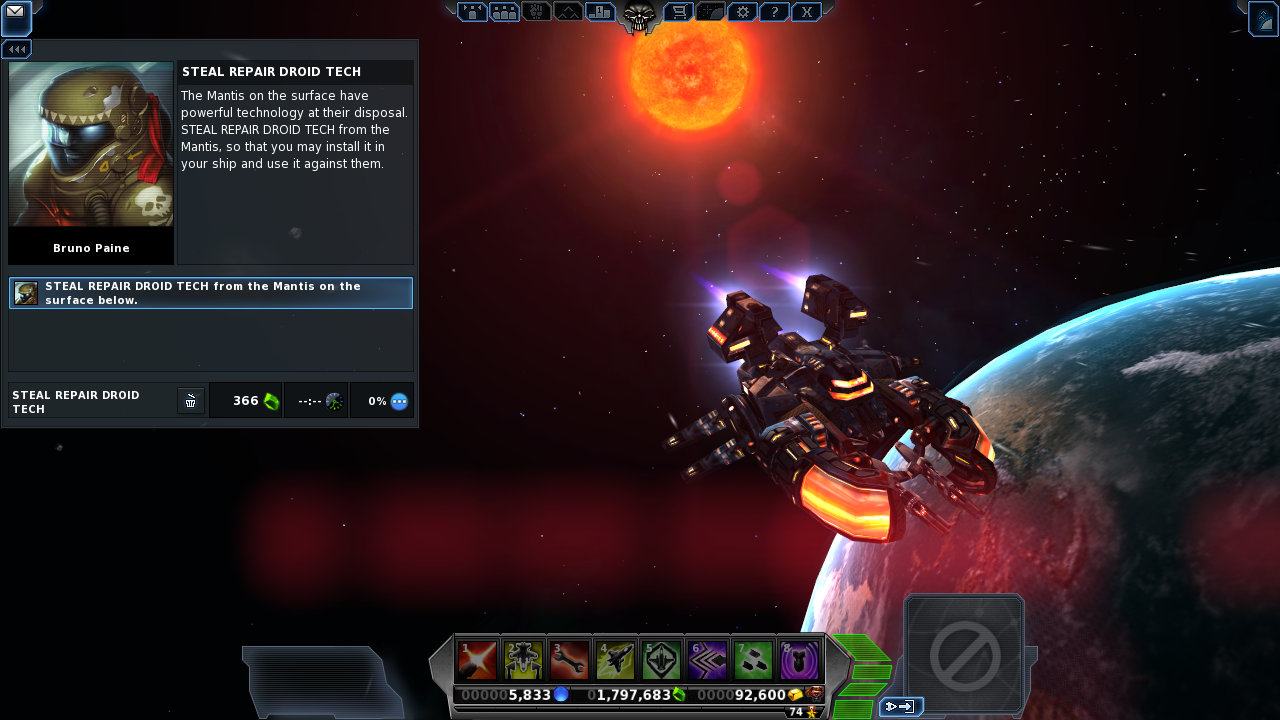
Task: Toggle the mines ability in hotbar slot 7
Action: pyautogui.click(x=753, y=660)
